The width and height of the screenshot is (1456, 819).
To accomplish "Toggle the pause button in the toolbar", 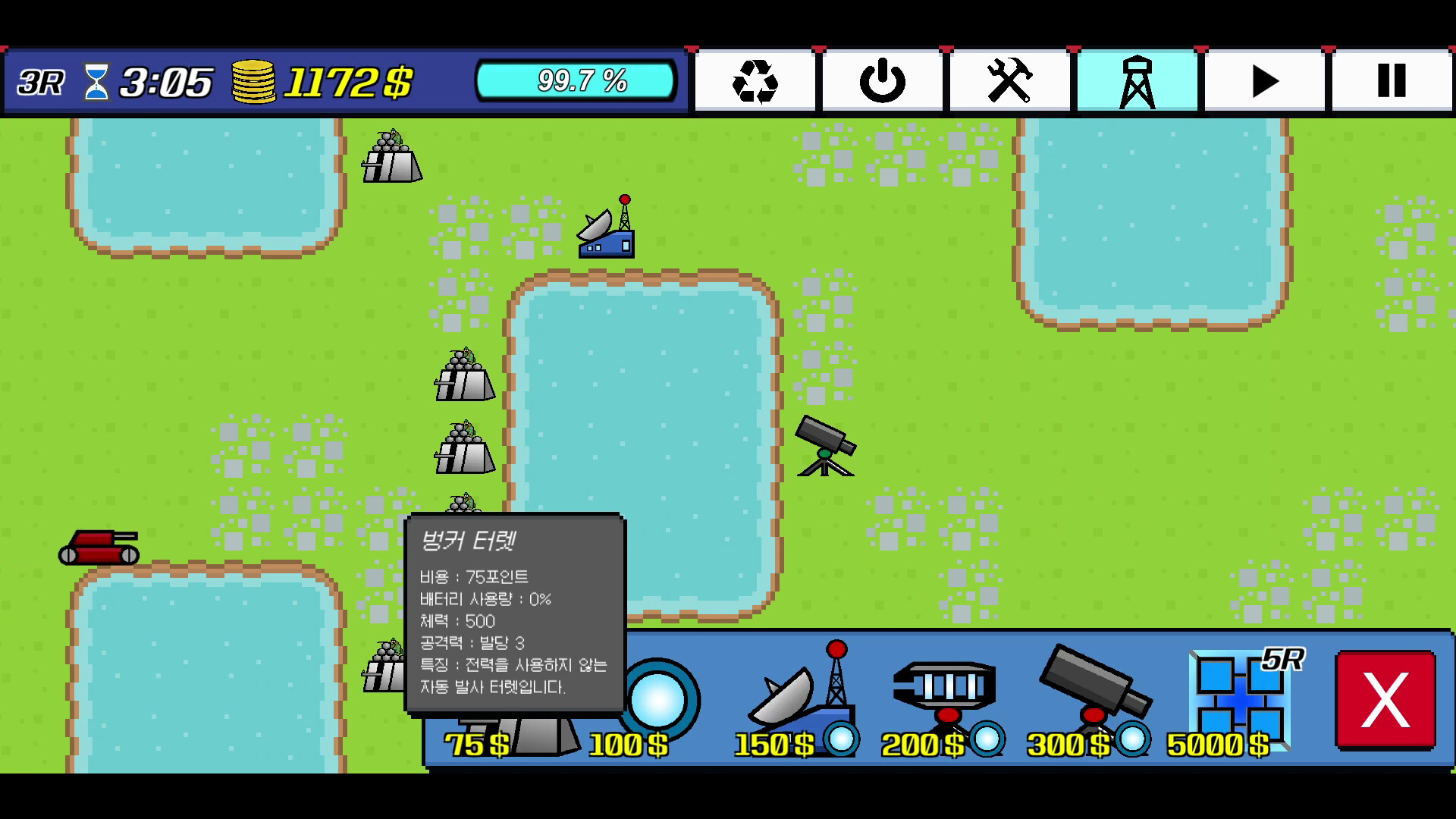I will (1390, 80).
